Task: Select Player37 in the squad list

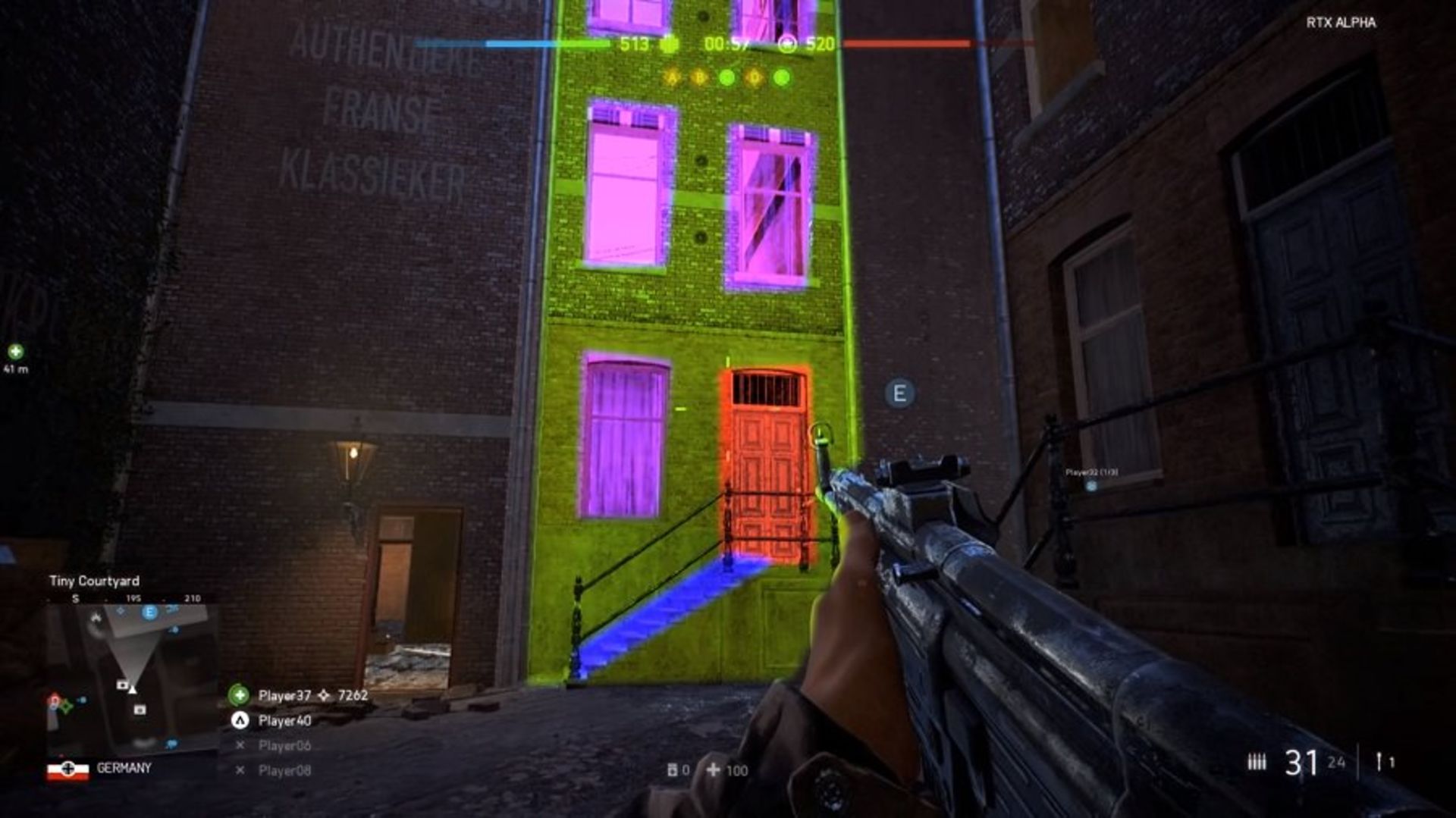Action: pos(284,695)
